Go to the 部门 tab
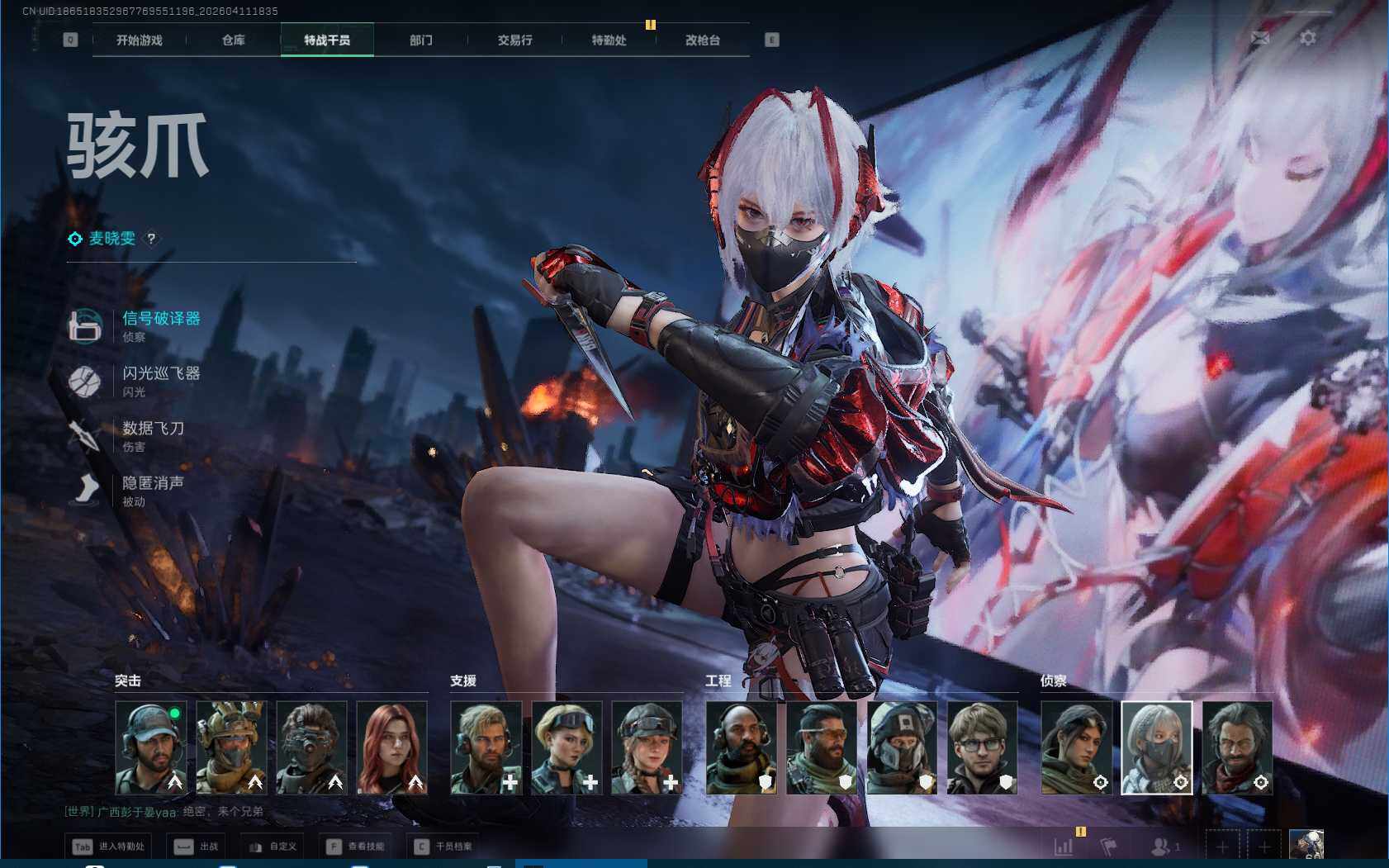1389x868 pixels. [420, 40]
